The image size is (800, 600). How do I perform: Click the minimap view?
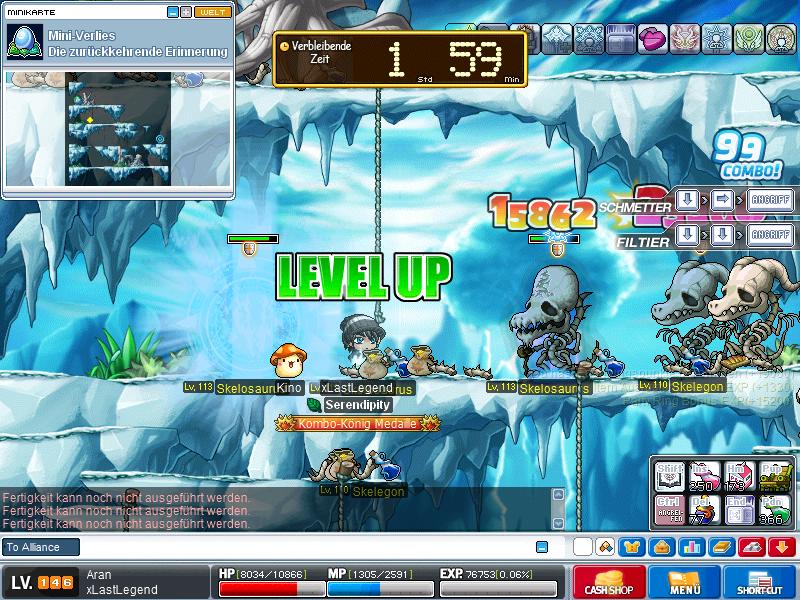click(x=117, y=127)
